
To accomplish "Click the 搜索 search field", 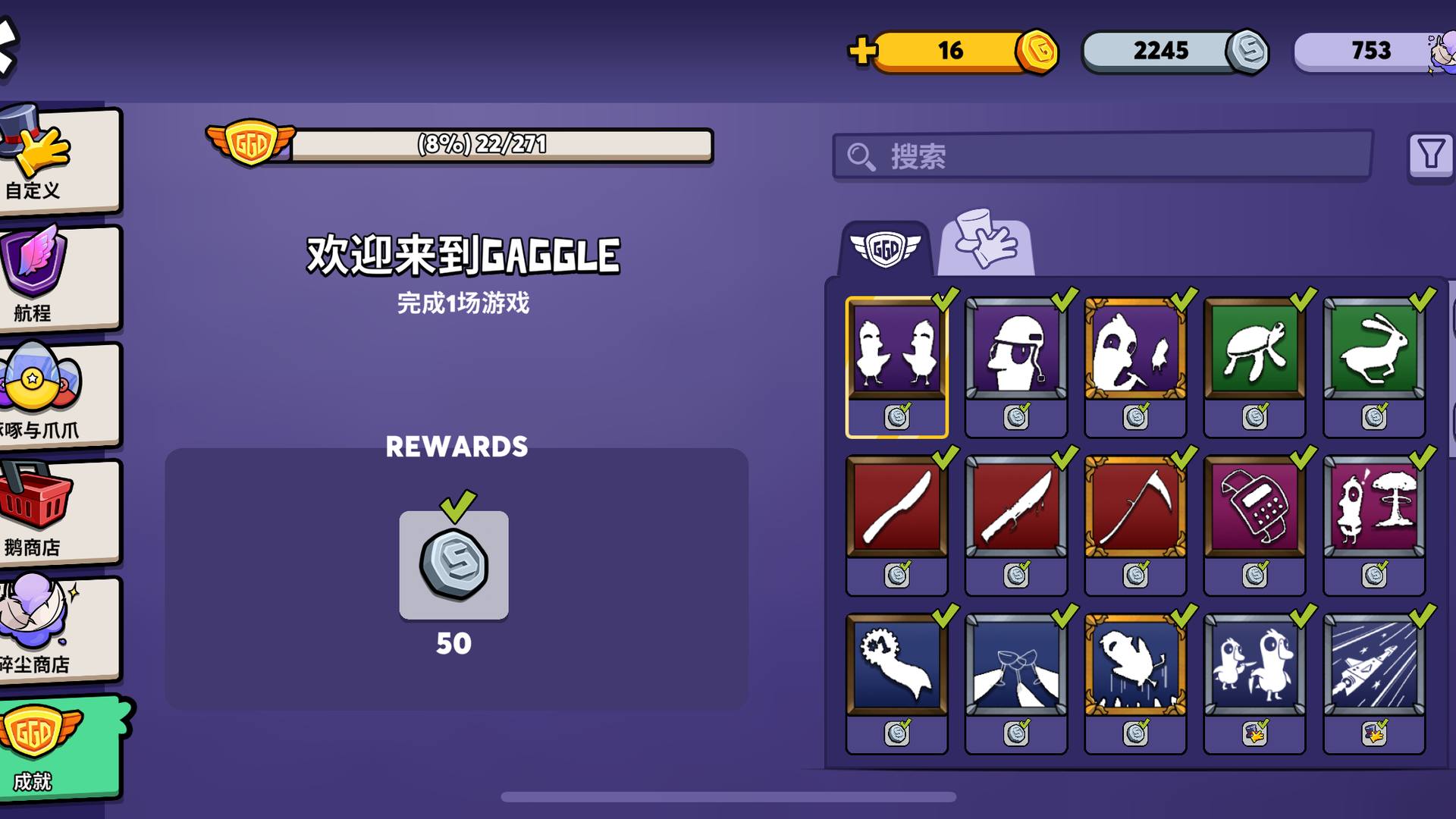I will coord(1101,157).
